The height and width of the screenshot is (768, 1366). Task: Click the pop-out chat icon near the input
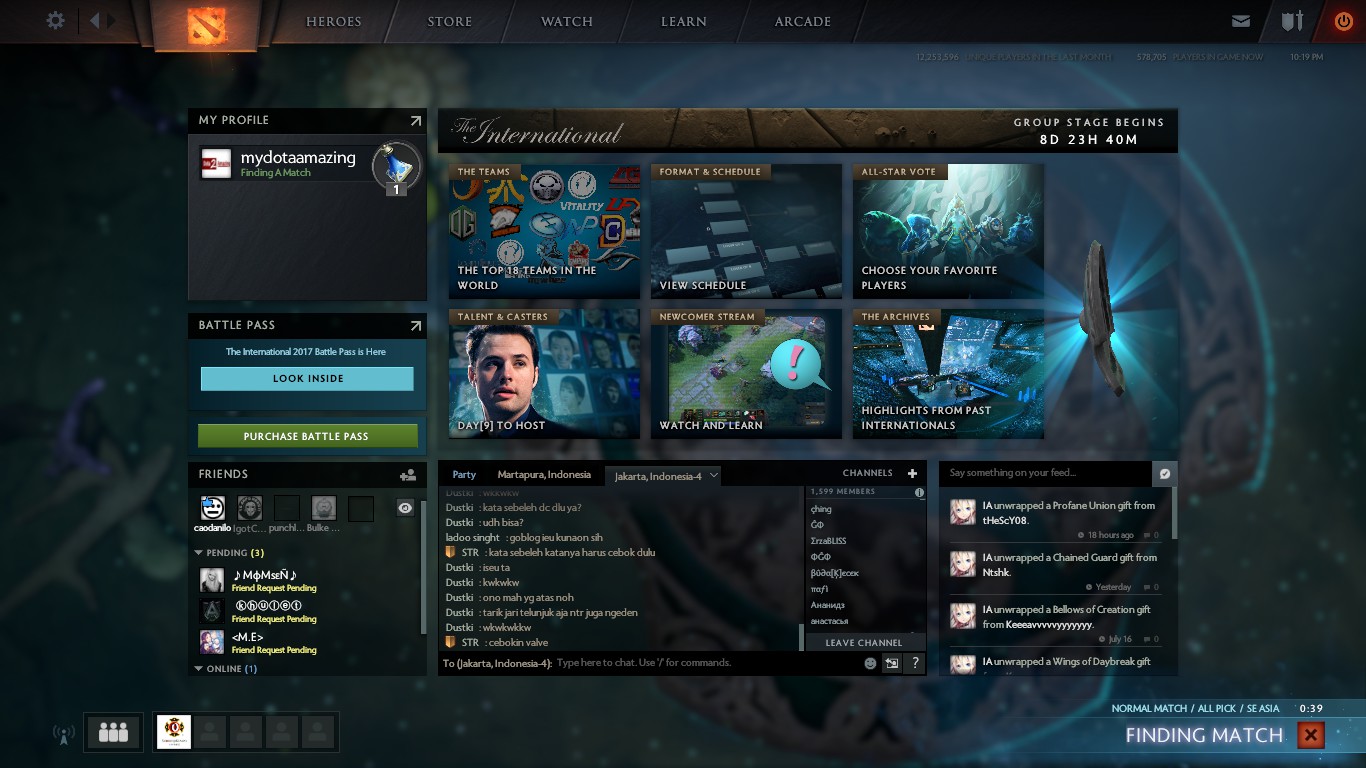(x=891, y=662)
